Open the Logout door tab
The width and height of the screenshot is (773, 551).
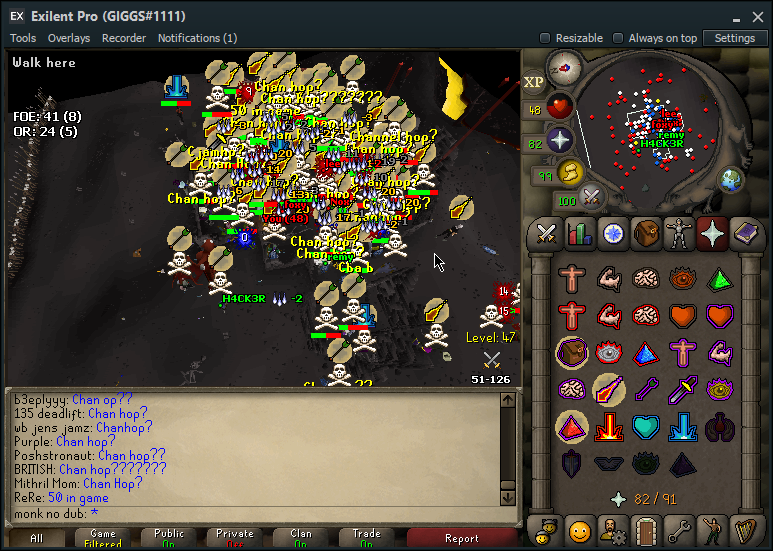click(x=645, y=528)
